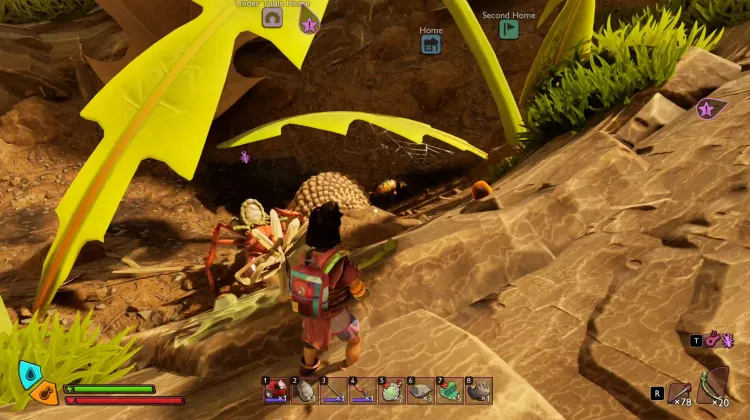750x420 pixels.
Task: Select the dark item in slot 8
Action: (478, 390)
